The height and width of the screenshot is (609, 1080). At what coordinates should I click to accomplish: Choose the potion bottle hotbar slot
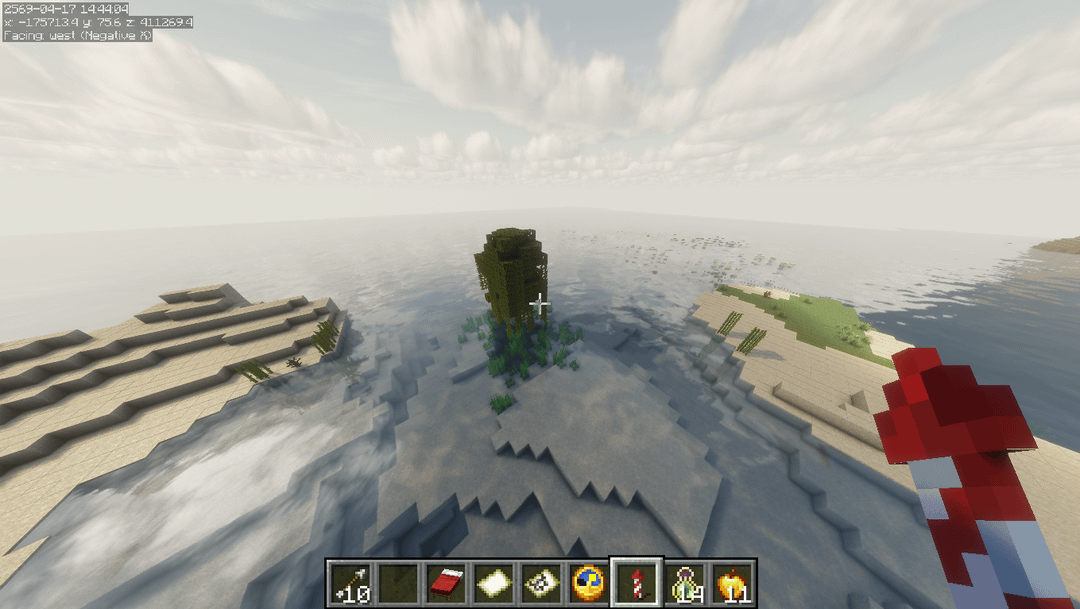tap(684, 582)
